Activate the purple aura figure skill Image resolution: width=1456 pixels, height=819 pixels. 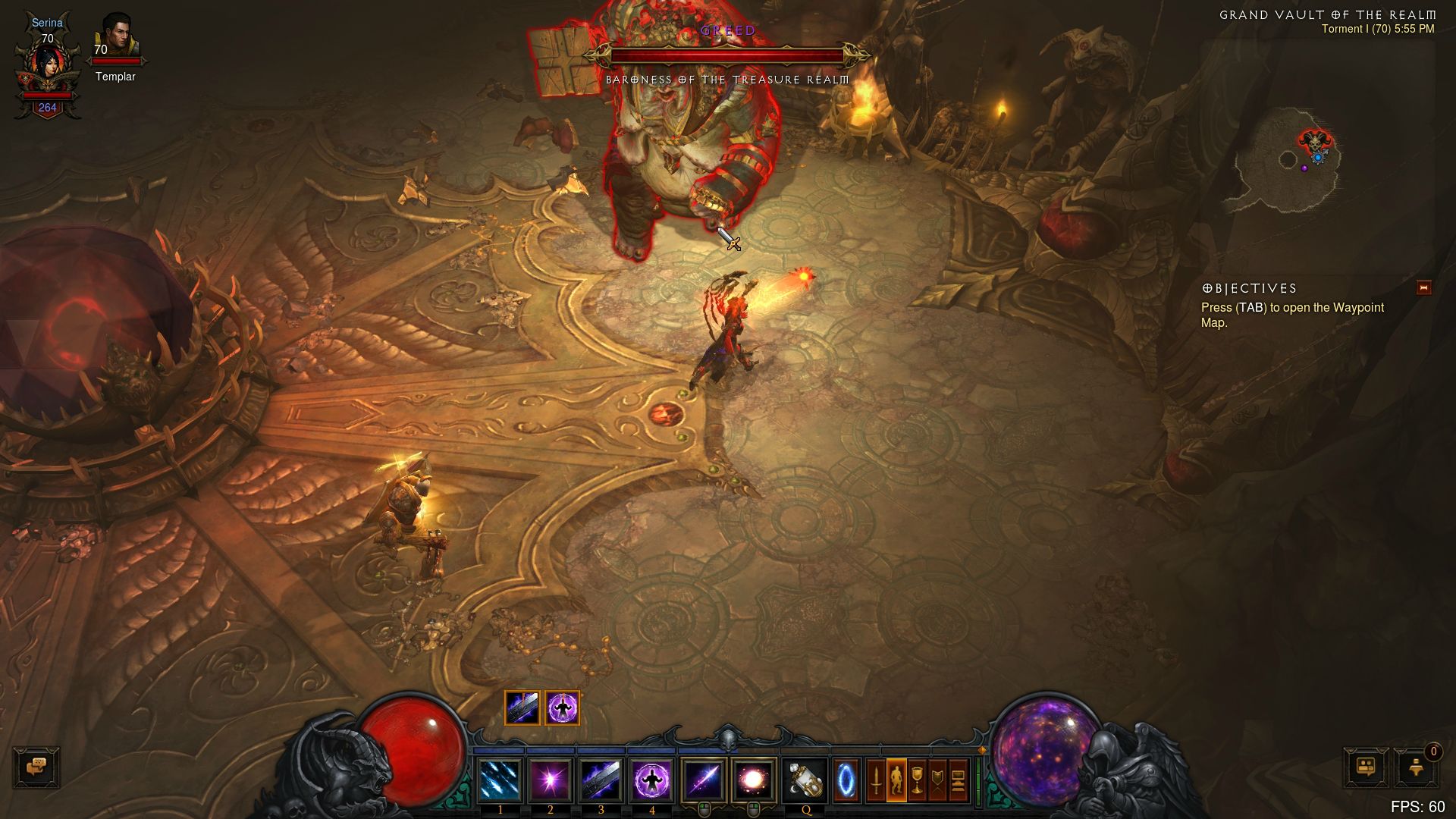click(651, 780)
